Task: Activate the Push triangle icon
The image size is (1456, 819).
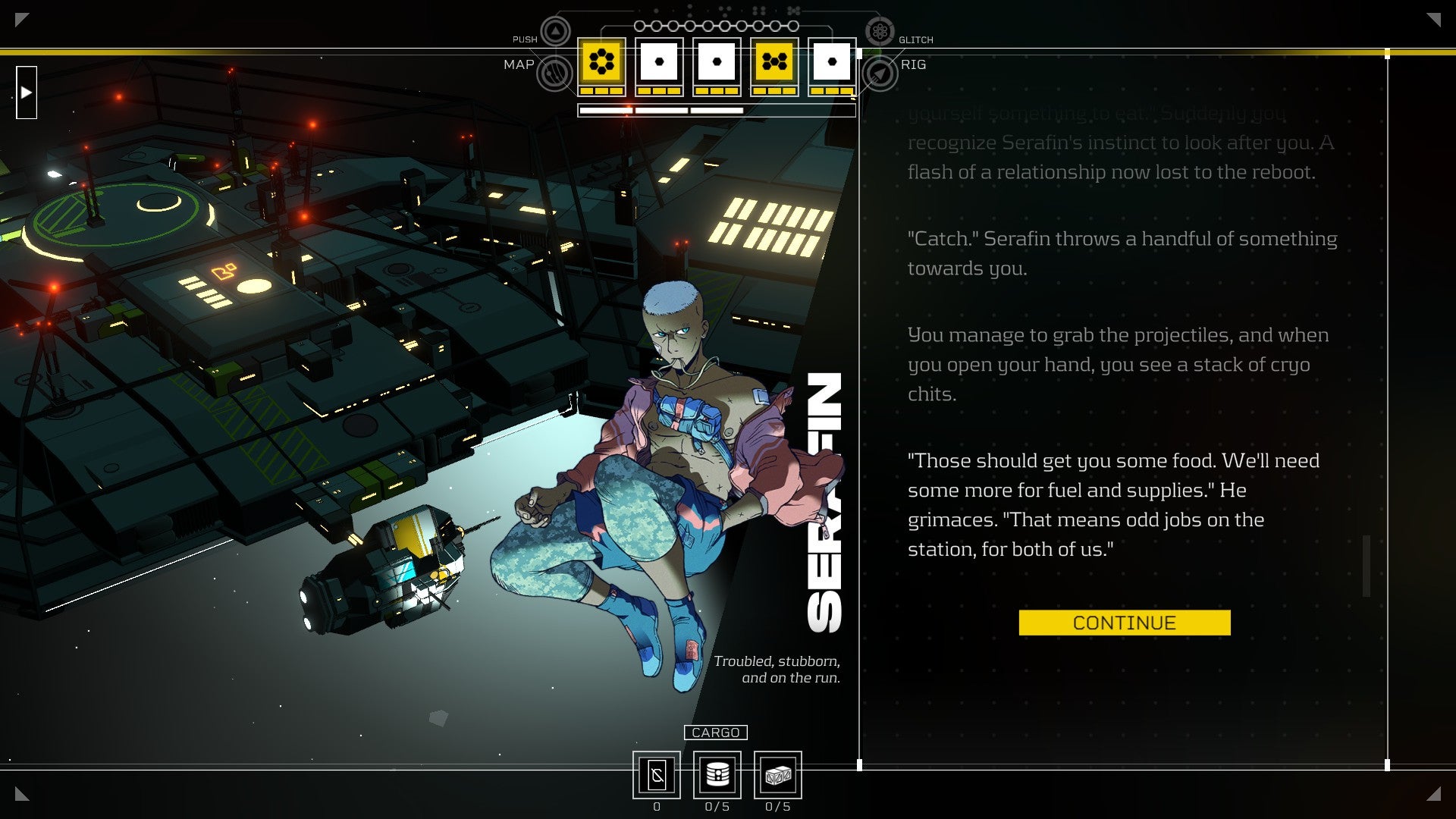Action: pyautogui.click(x=555, y=32)
